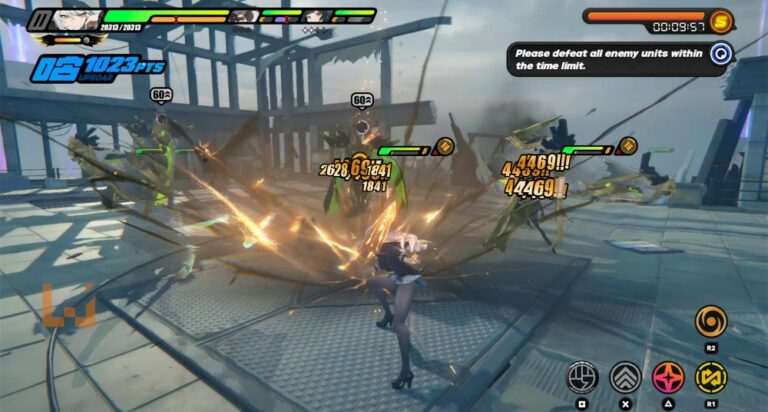This screenshot has width=768, height=412.
Task: Pause the game with the top-left pause button
Action: pyautogui.click(x=39, y=17)
